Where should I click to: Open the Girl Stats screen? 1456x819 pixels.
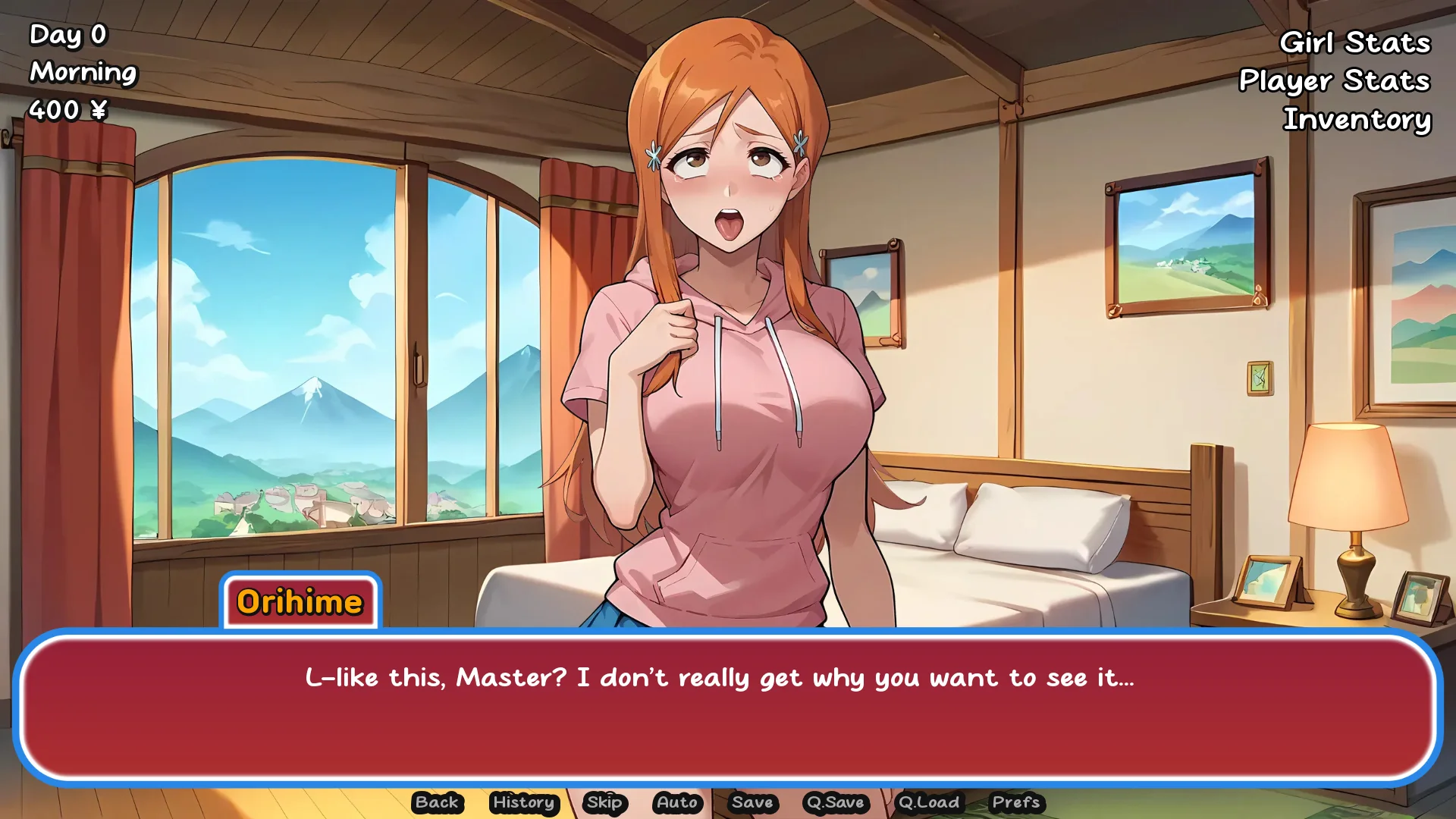[x=1354, y=42]
